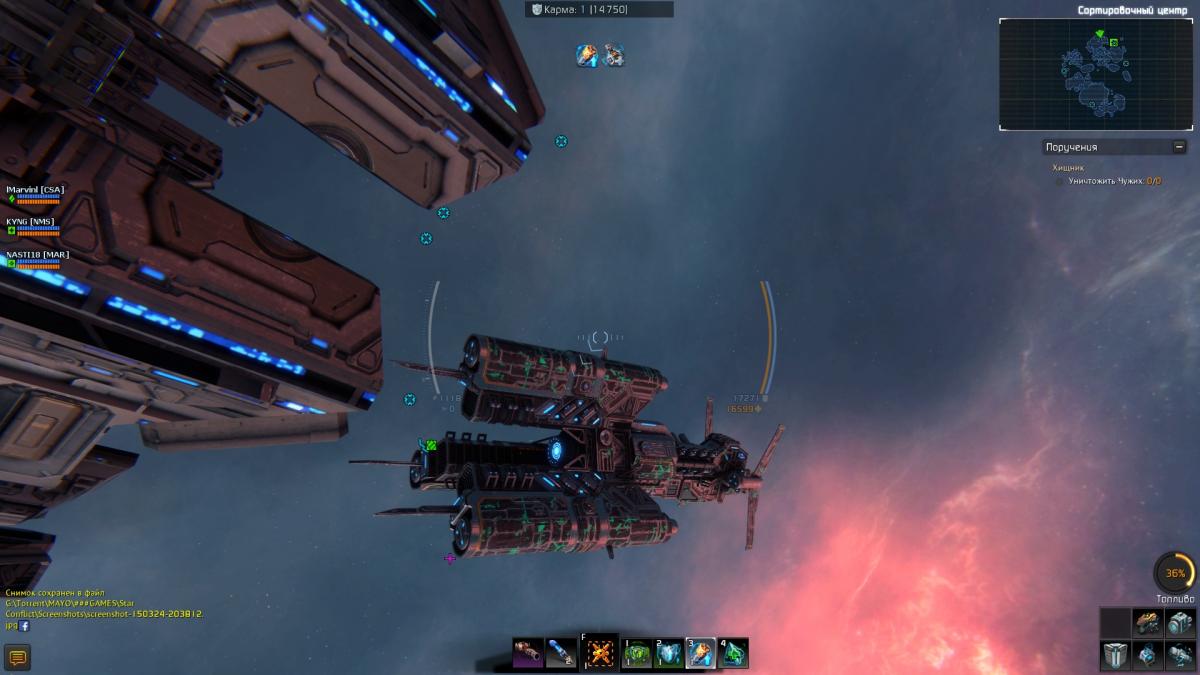Open the chat window button
This screenshot has width=1200, height=675.
(17, 657)
